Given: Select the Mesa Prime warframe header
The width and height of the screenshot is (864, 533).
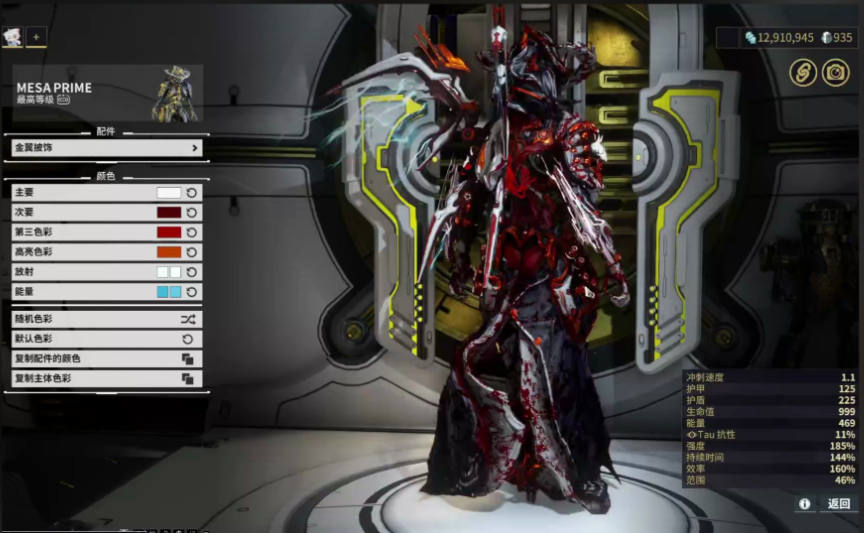Looking at the screenshot, I should click(x=107, y=93).
